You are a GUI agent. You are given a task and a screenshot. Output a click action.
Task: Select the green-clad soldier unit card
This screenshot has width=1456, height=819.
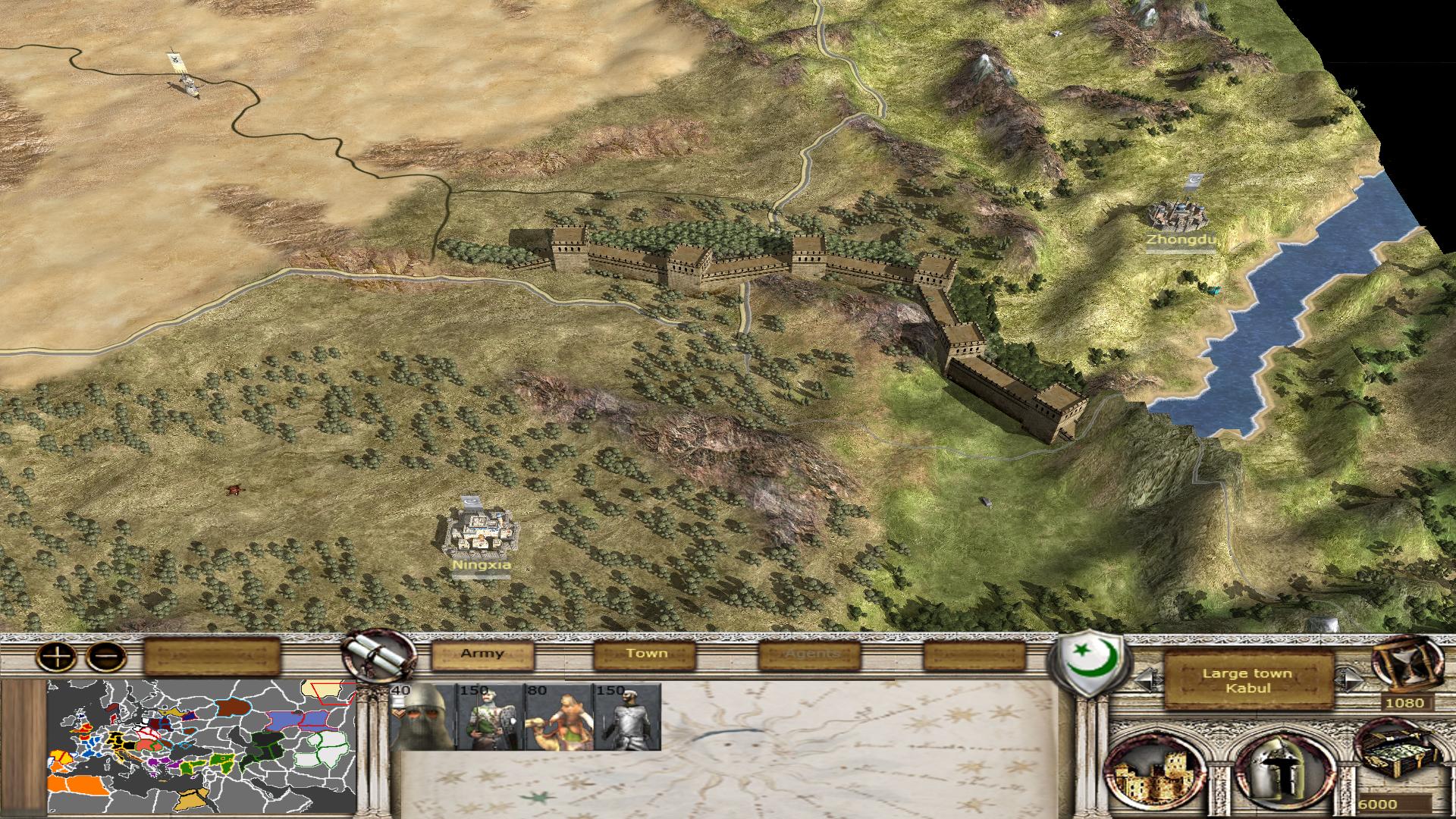(491, 717)
